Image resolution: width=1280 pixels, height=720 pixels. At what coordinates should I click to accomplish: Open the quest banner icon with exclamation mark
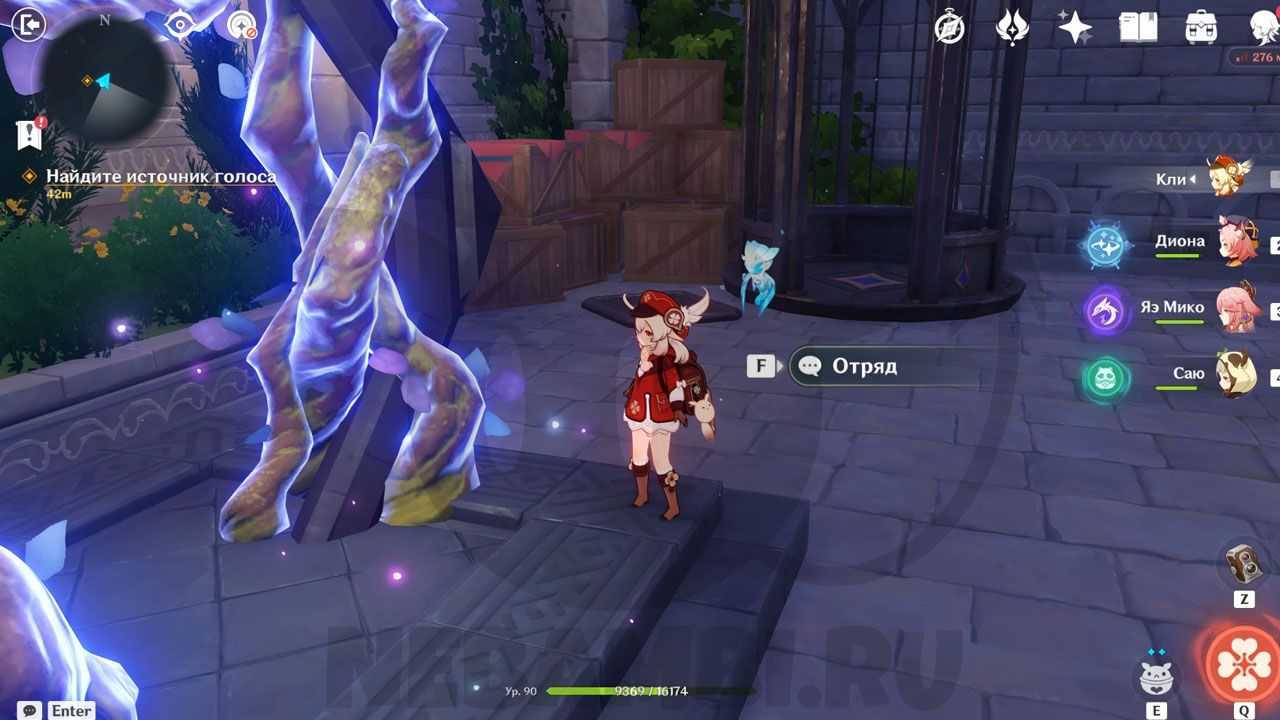tap(30, 133)
